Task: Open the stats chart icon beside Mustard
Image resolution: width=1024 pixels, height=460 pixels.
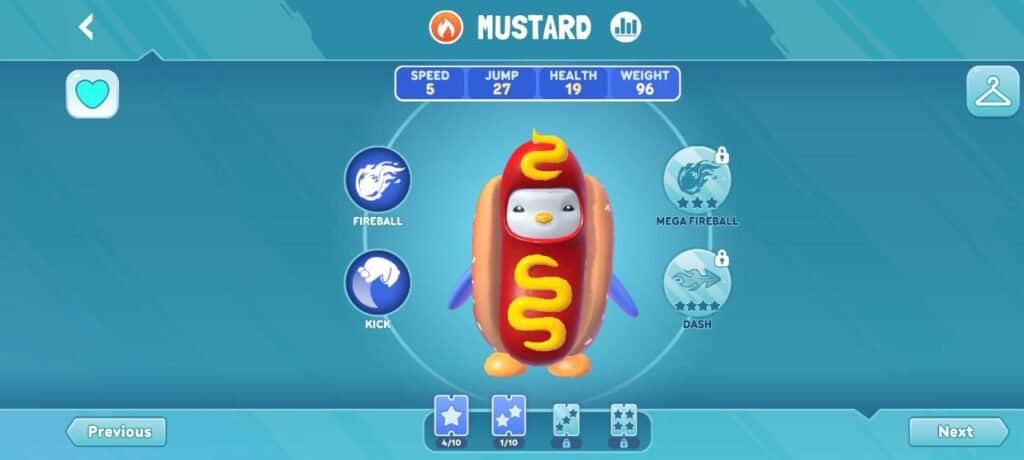Action: coord(626,27)
